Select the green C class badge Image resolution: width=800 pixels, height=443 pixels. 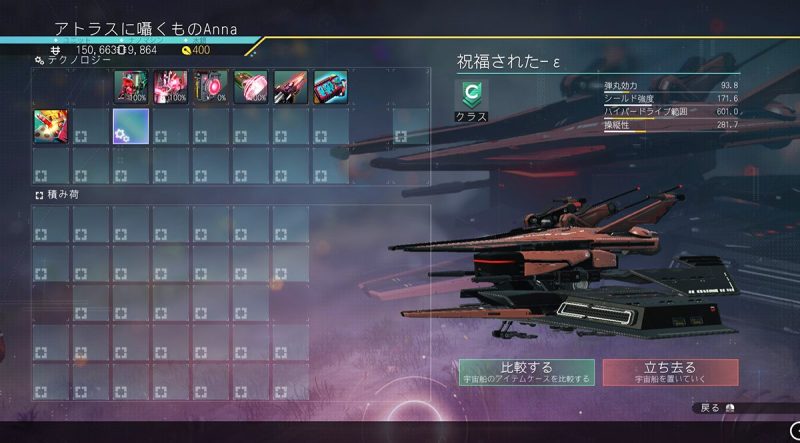coord(471,96)
